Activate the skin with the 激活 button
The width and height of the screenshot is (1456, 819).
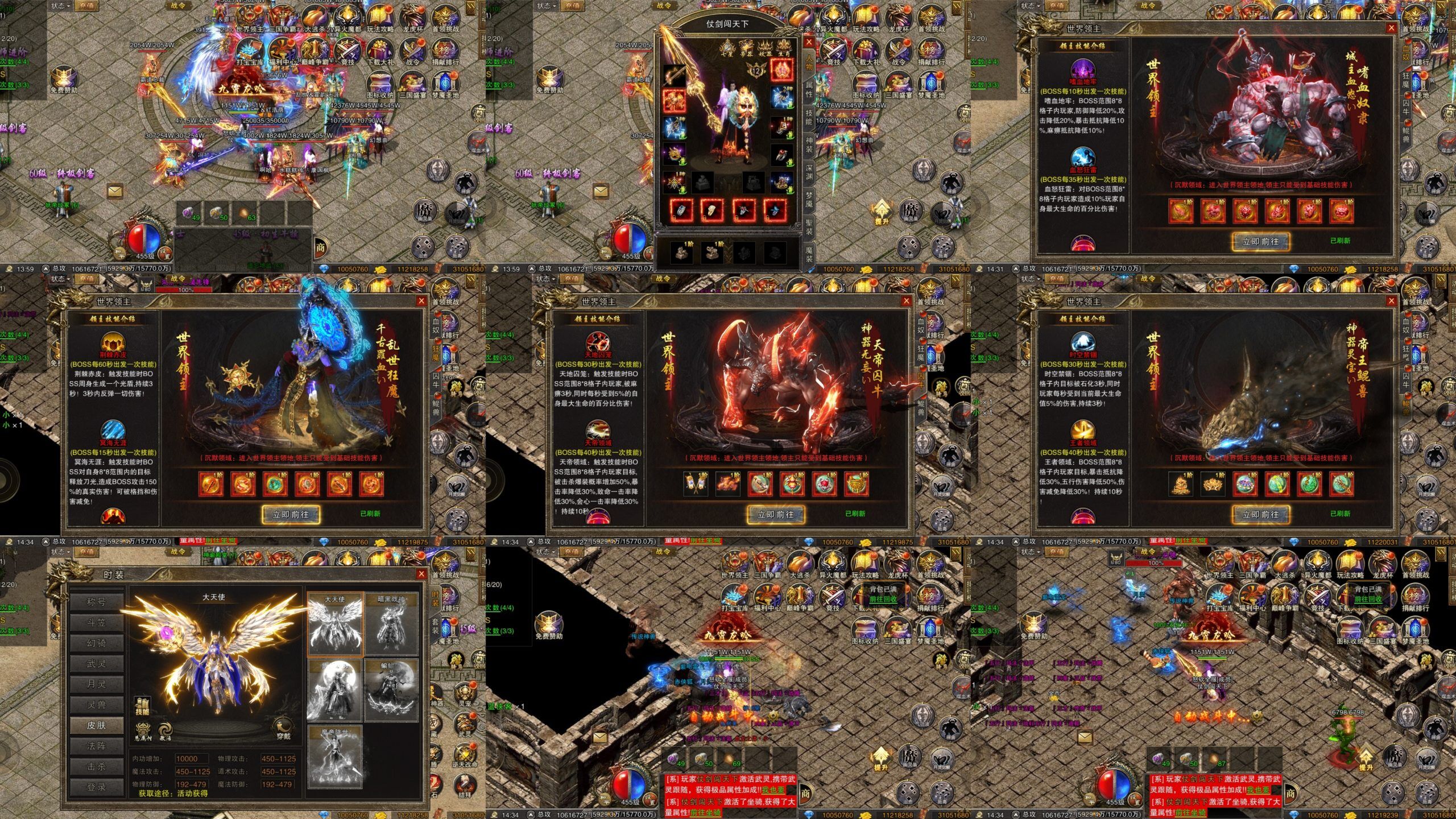165,730
